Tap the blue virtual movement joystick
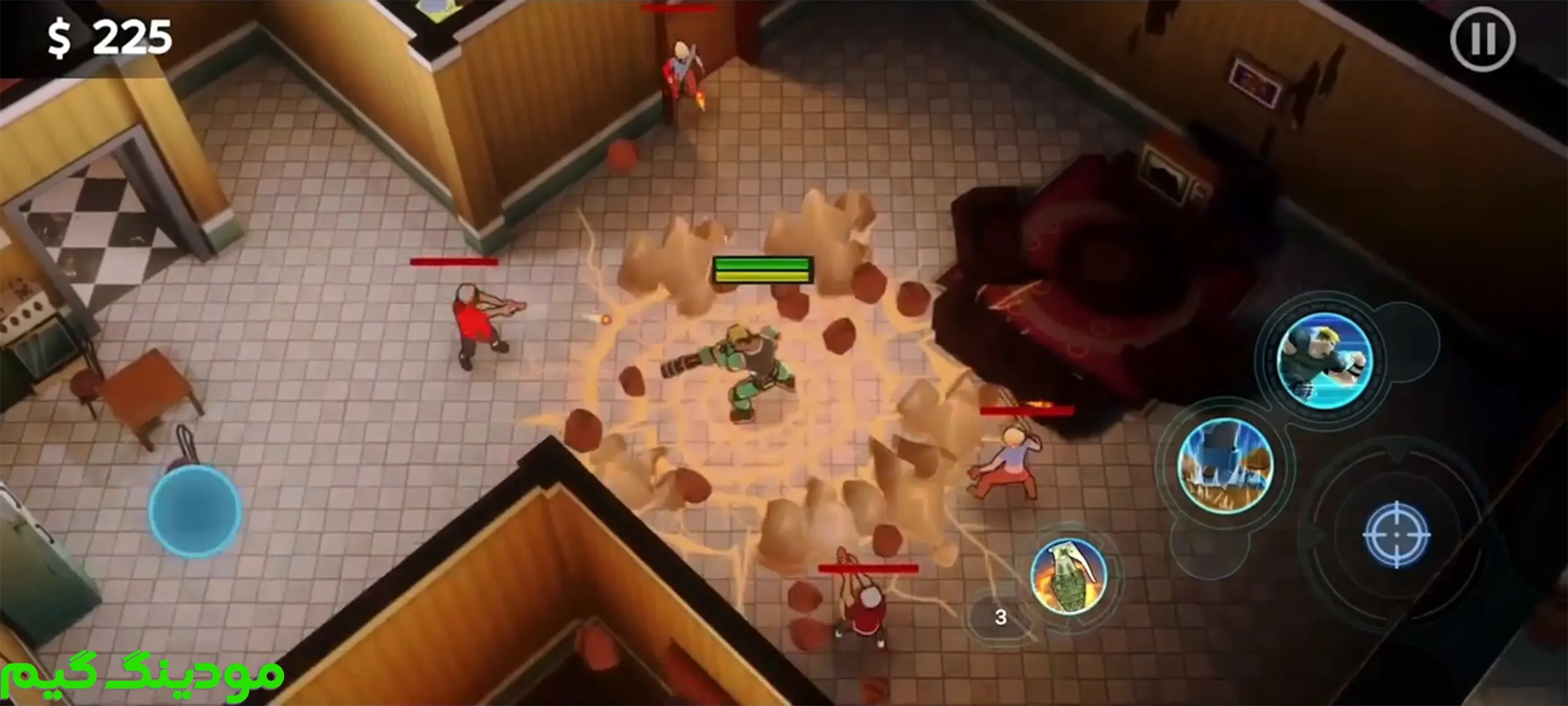The width and height of the screenshot is (1568, 706). pos(195,511)
